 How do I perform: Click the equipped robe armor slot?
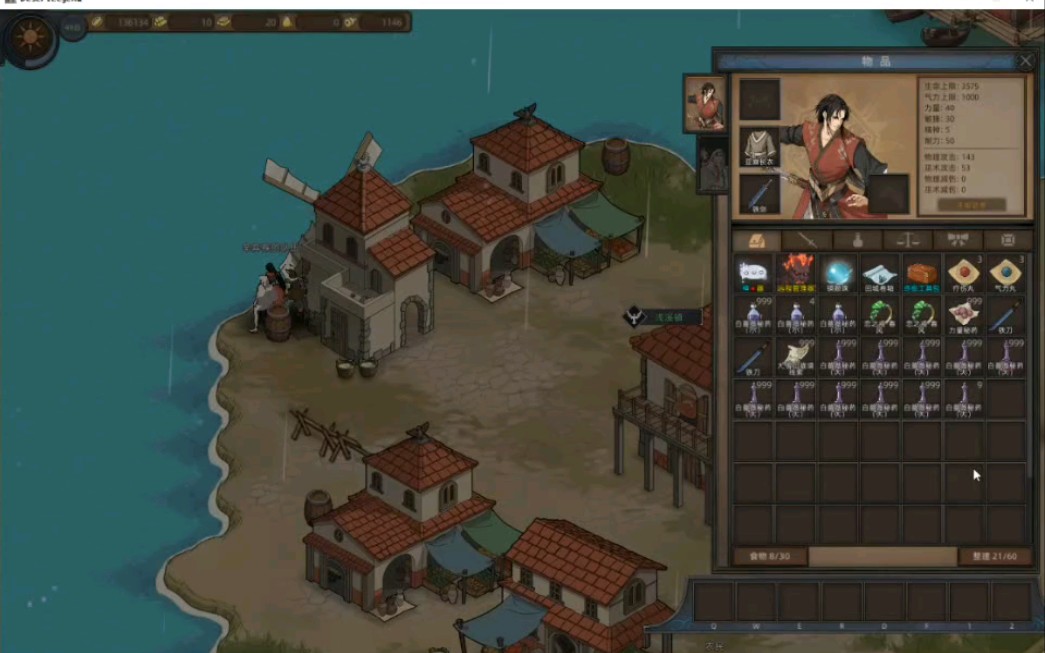(759, 146)
